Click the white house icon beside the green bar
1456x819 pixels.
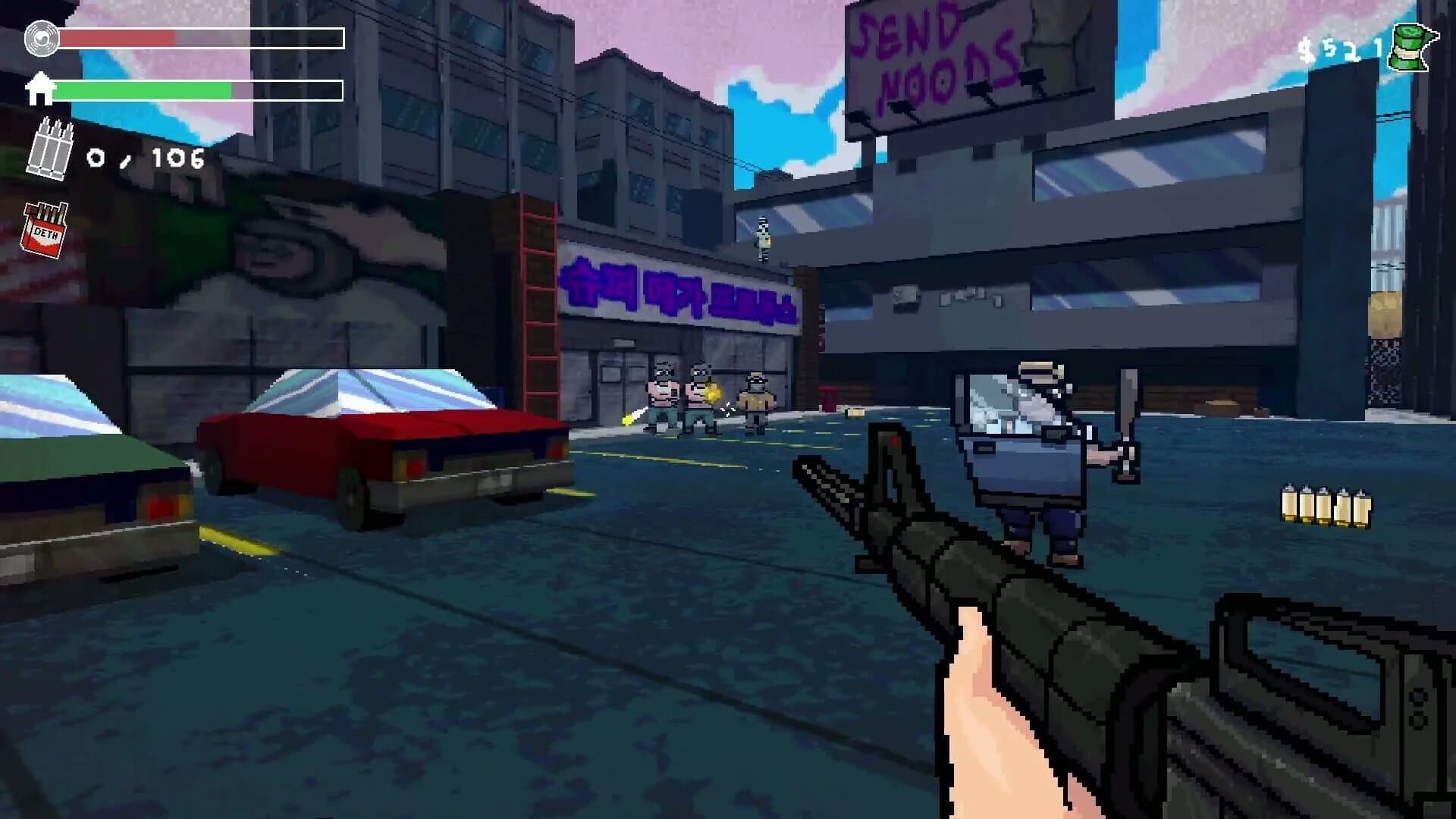pyautogui.click(x=42, y=89)
